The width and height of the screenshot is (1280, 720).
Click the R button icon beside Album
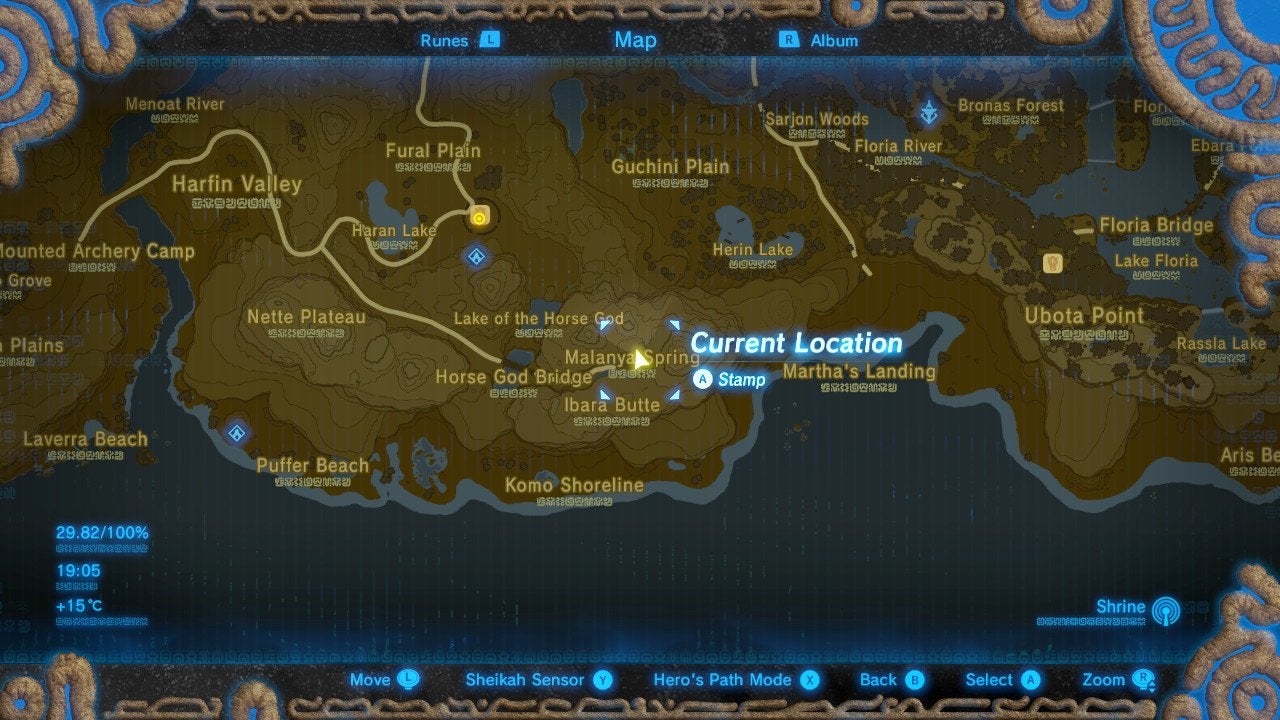[x=789, y=40]
